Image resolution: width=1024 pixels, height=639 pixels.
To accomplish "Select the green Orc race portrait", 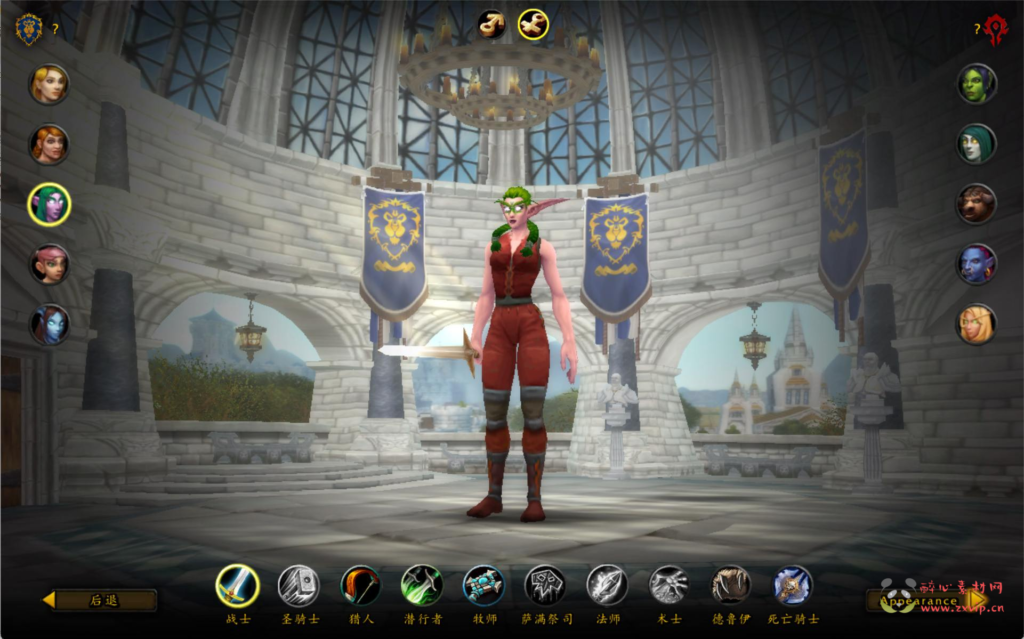I will coord(975,84).
